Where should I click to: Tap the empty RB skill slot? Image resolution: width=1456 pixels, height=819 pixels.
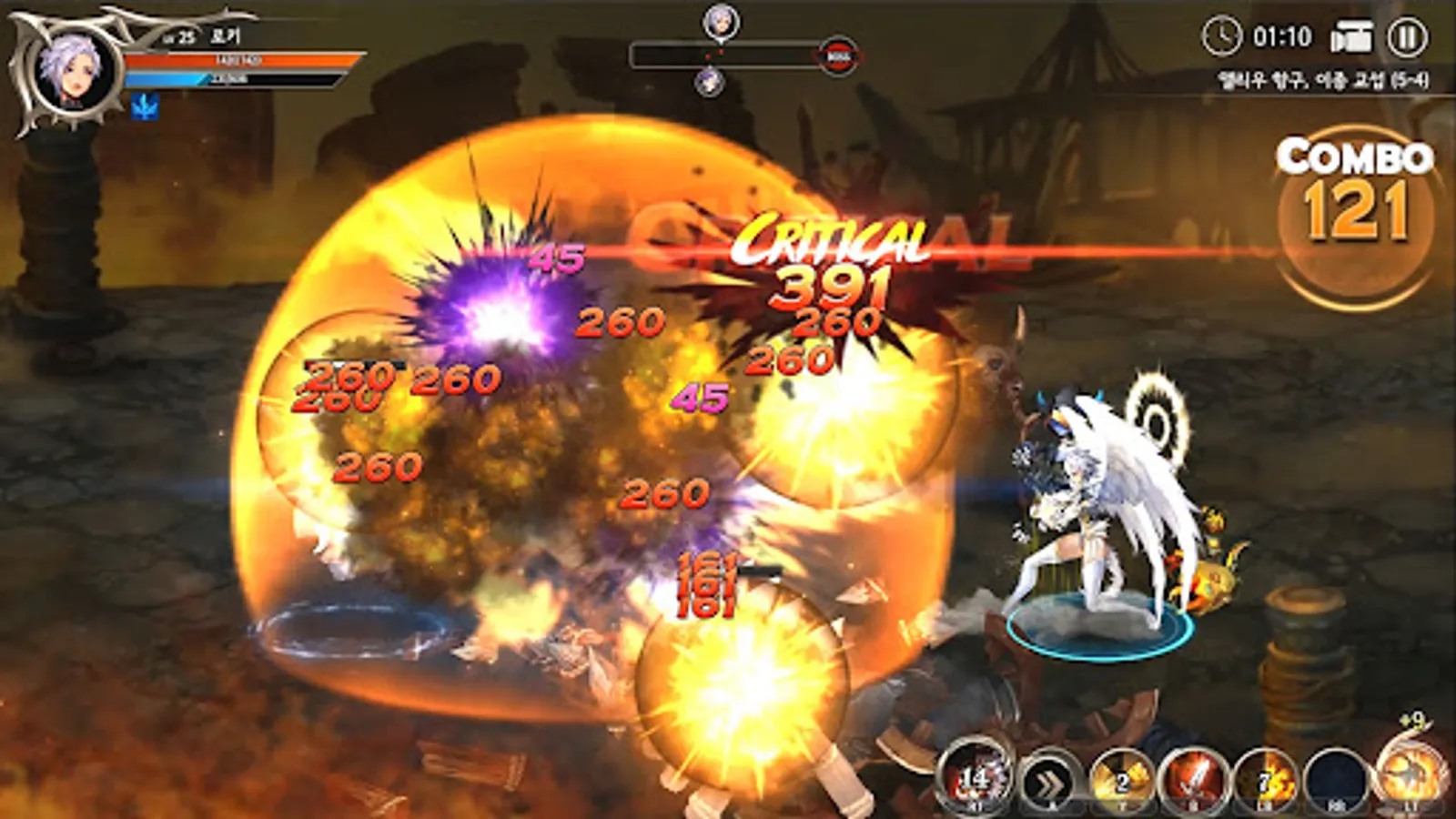point(1336,781)
